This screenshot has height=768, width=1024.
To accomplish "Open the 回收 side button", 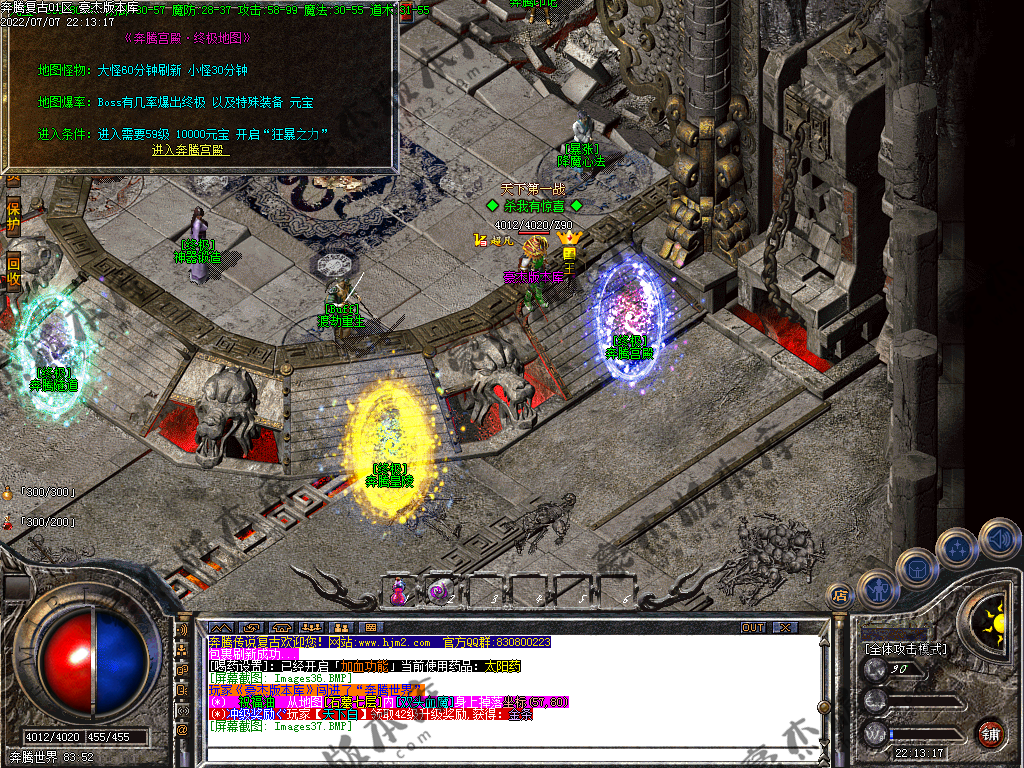I will coord(13,270).
